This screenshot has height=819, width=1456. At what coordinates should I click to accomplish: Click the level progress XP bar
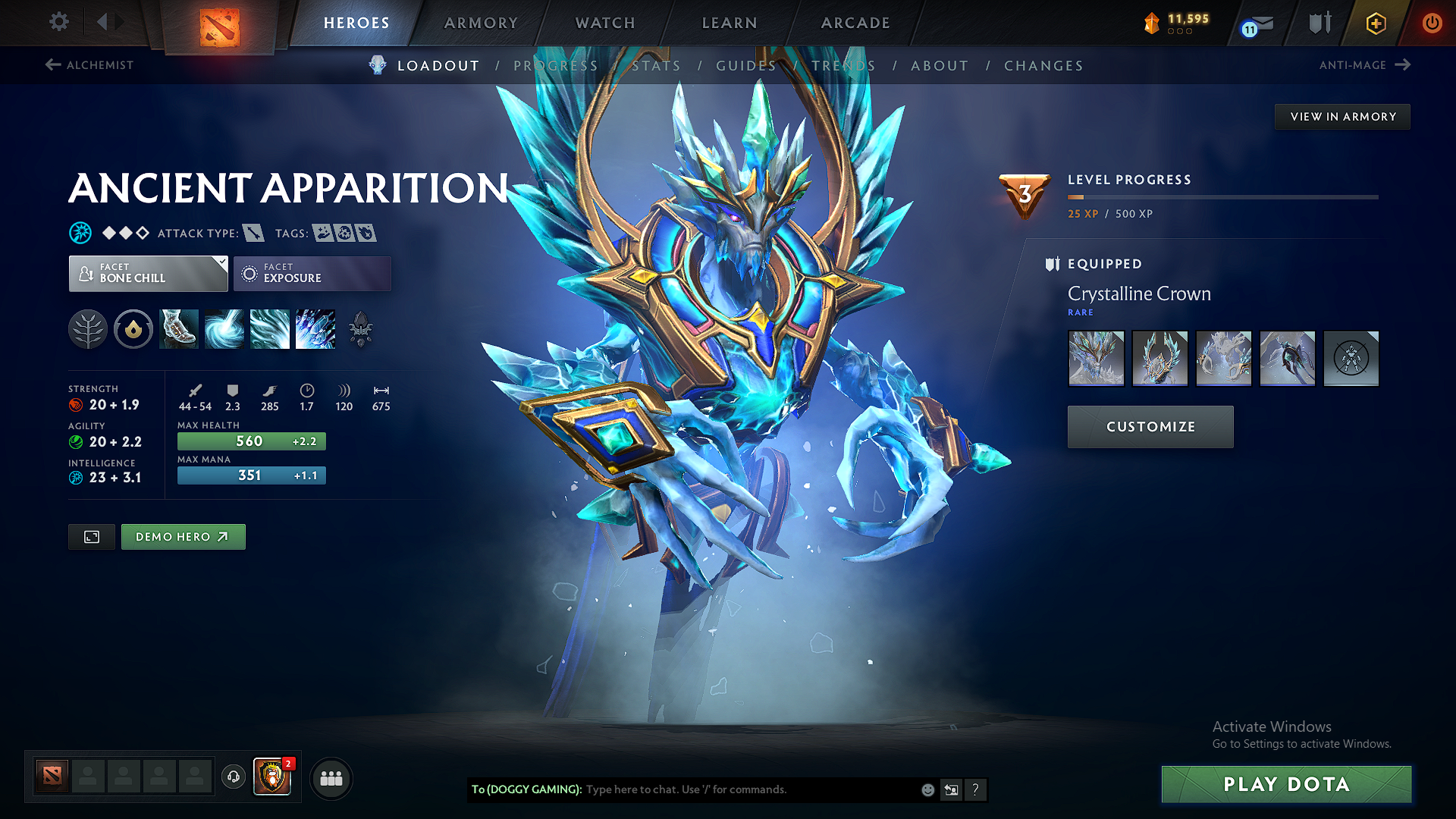click(x=1222, y=197)
